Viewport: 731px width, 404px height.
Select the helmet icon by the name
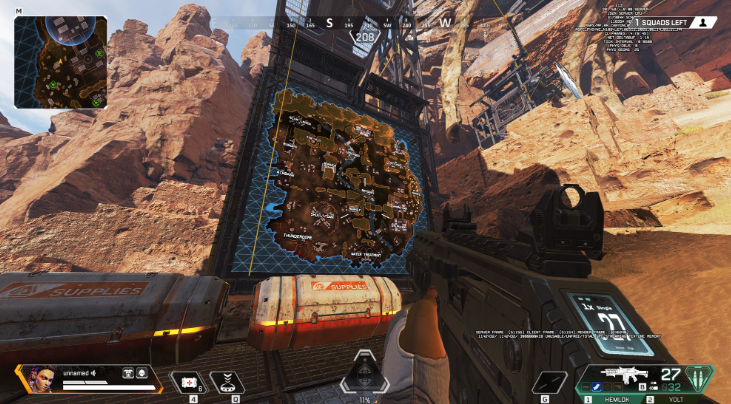pyautogui.click(x=143, y=373)
